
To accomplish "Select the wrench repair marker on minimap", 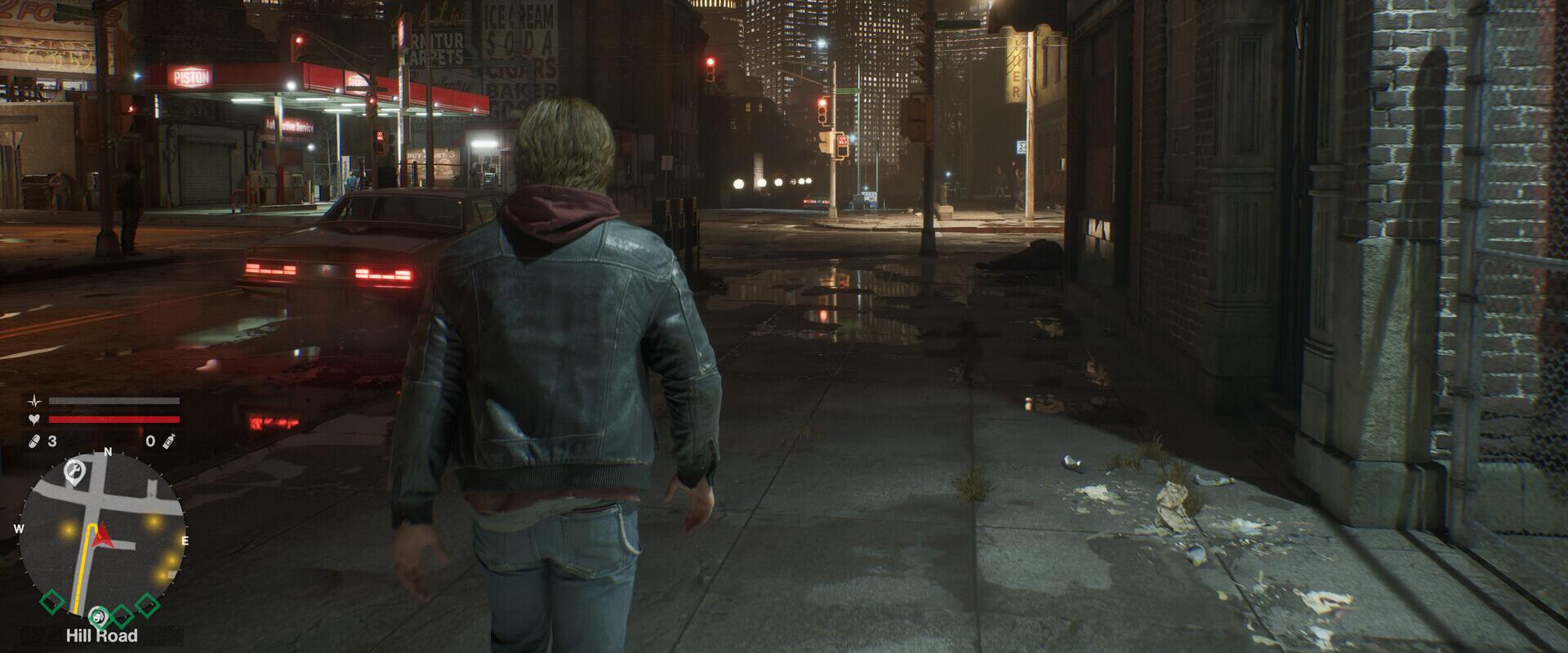I will (73, 470).
